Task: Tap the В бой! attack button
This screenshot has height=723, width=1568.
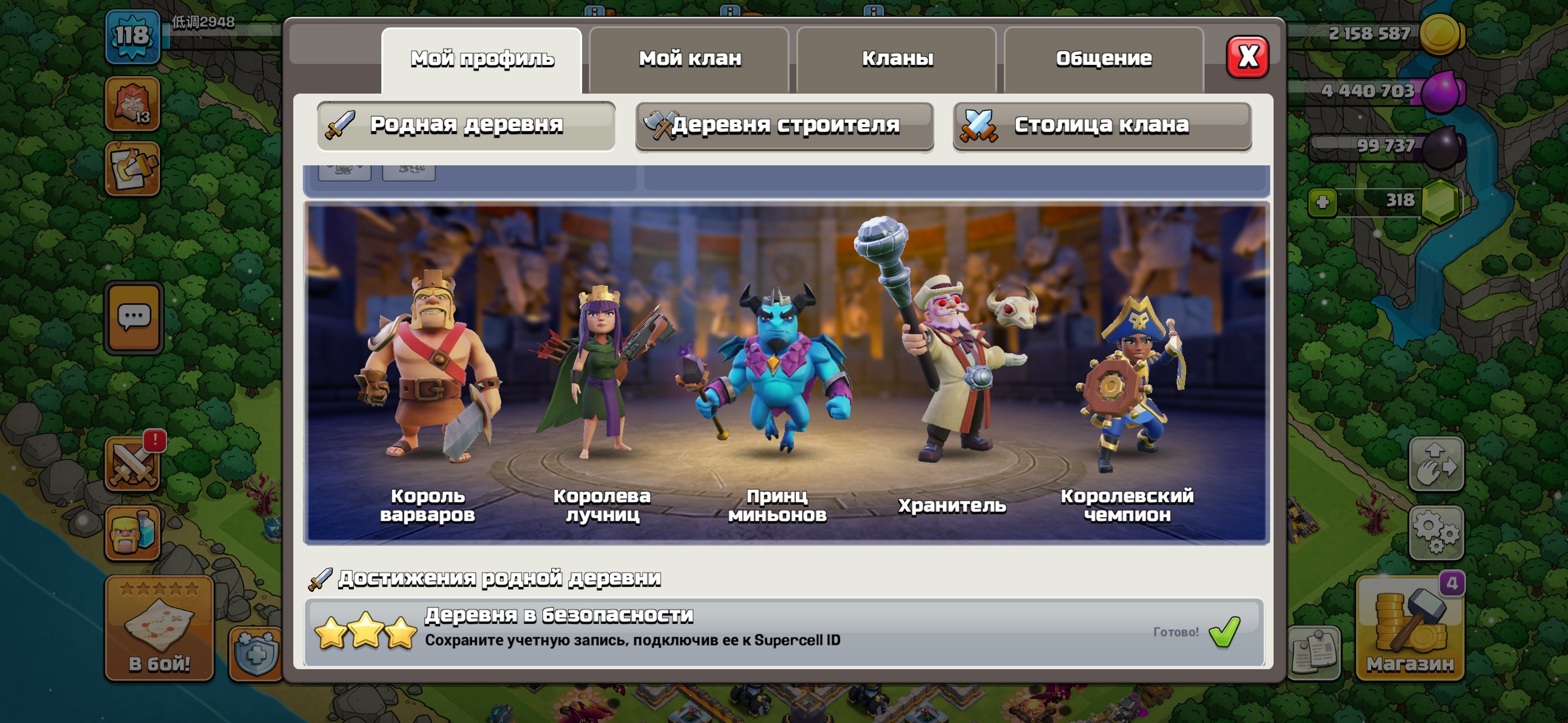Action: [x=159, y=628]
